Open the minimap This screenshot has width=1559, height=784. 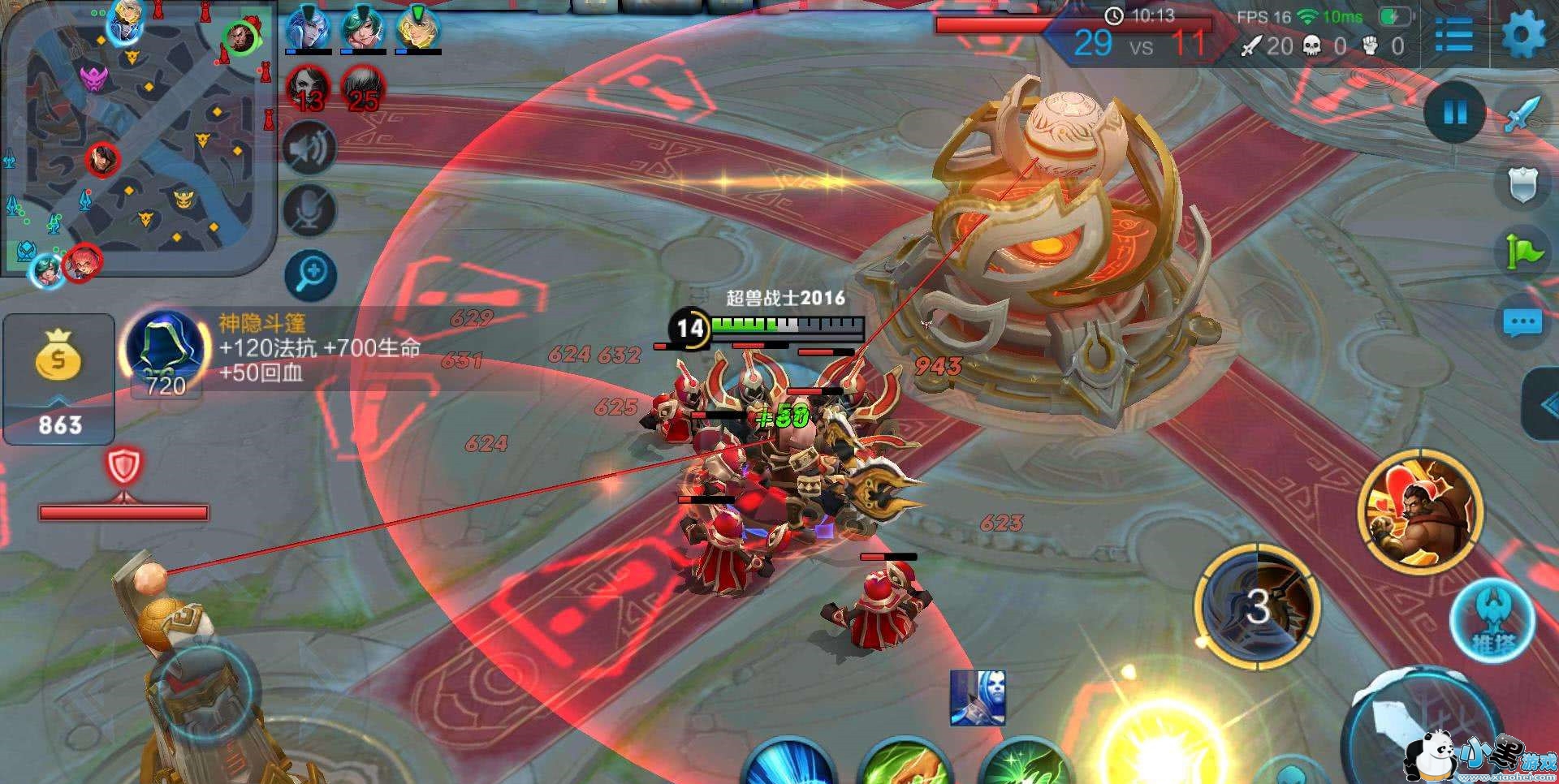point(138,138)
